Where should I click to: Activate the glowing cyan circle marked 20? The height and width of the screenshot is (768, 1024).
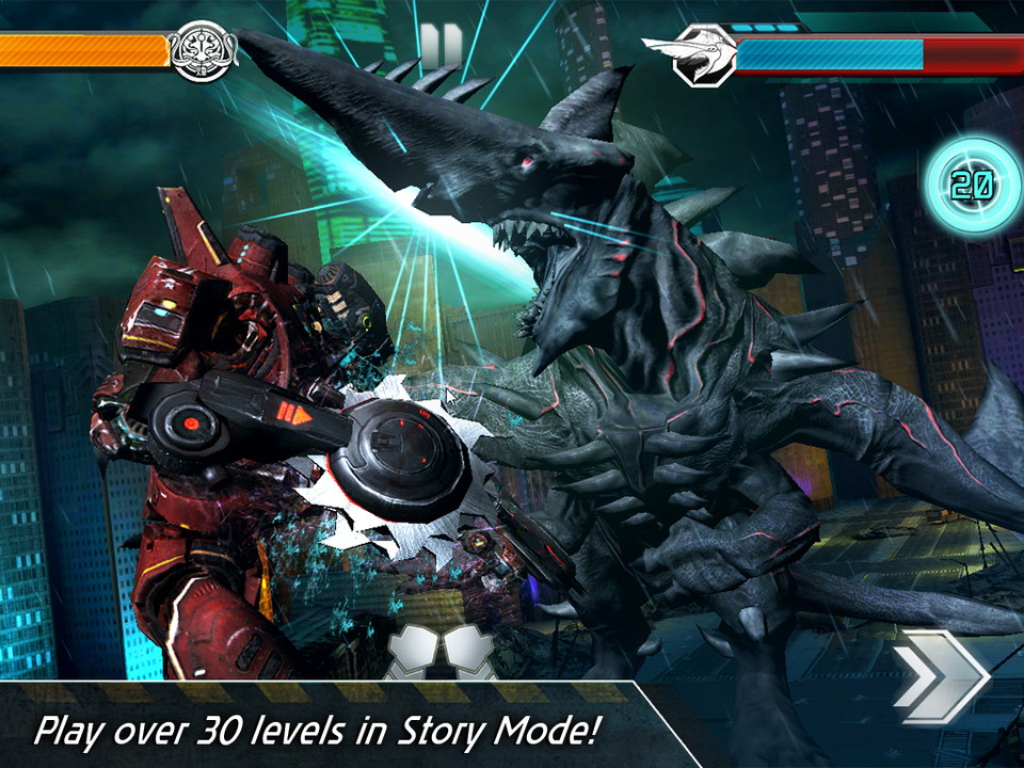pos(972,185)
